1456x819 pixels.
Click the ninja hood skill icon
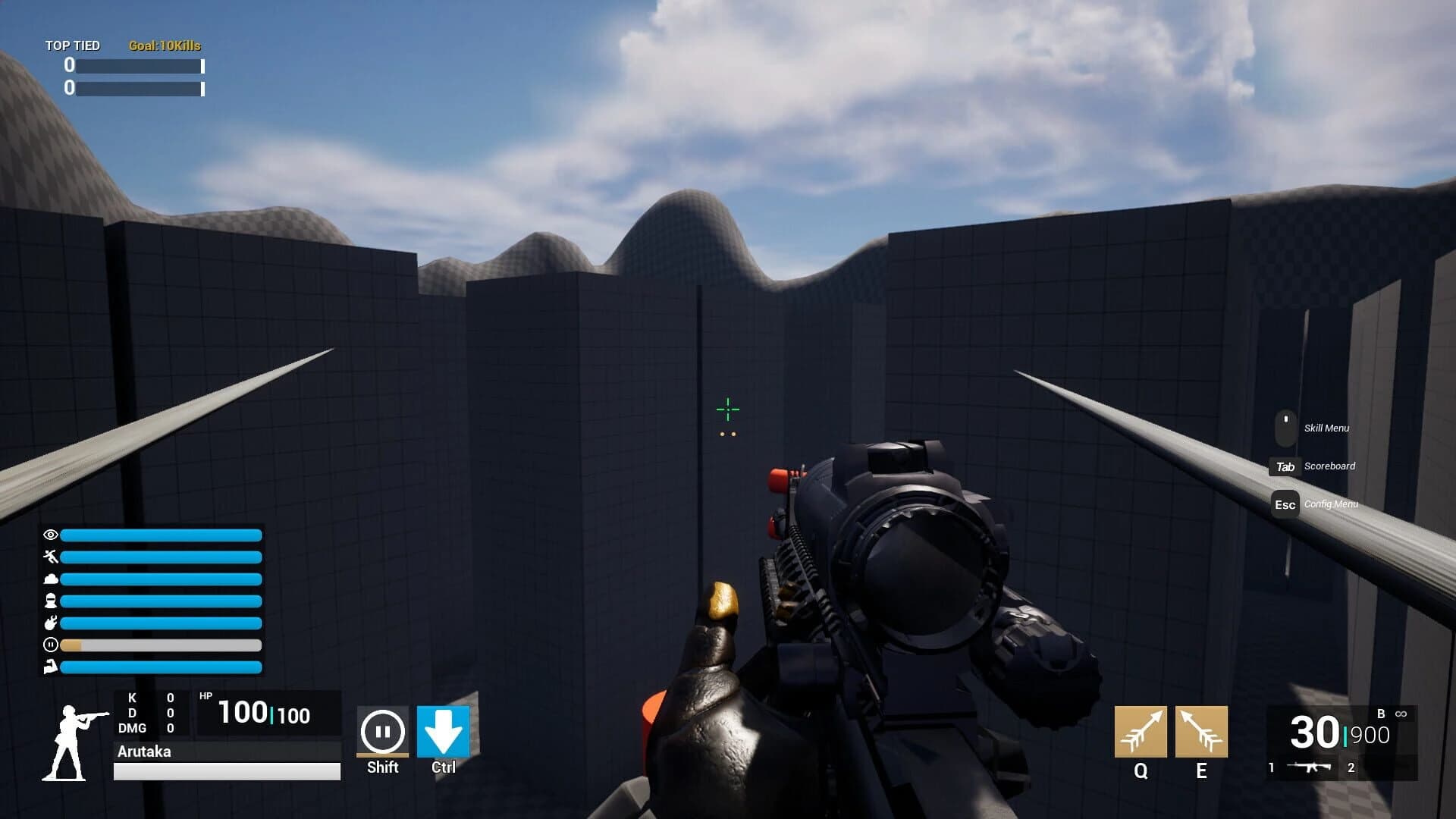click(50, 601)
